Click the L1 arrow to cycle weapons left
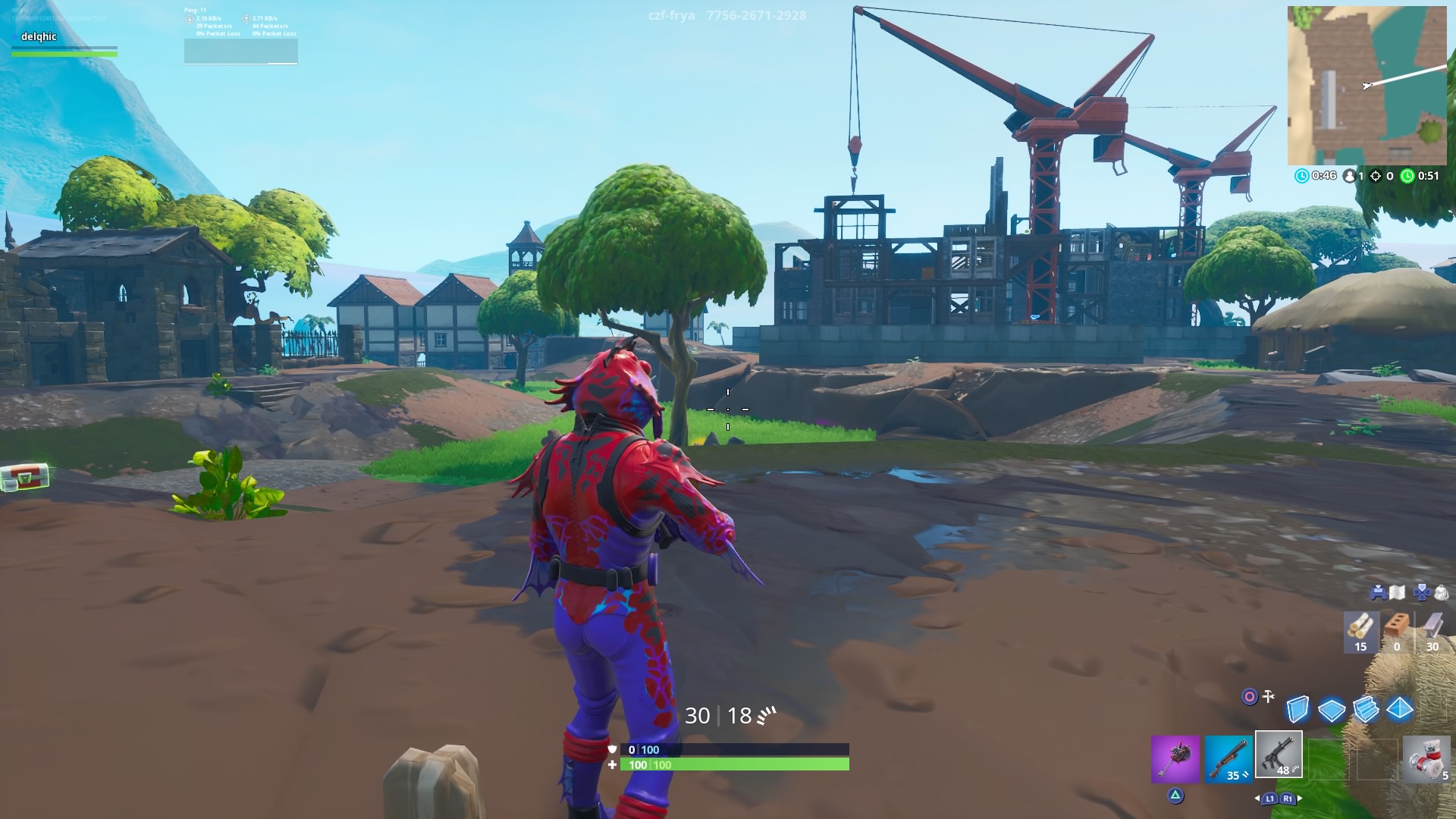Viewport: 1456px width, 819px height. point(1270,799)
